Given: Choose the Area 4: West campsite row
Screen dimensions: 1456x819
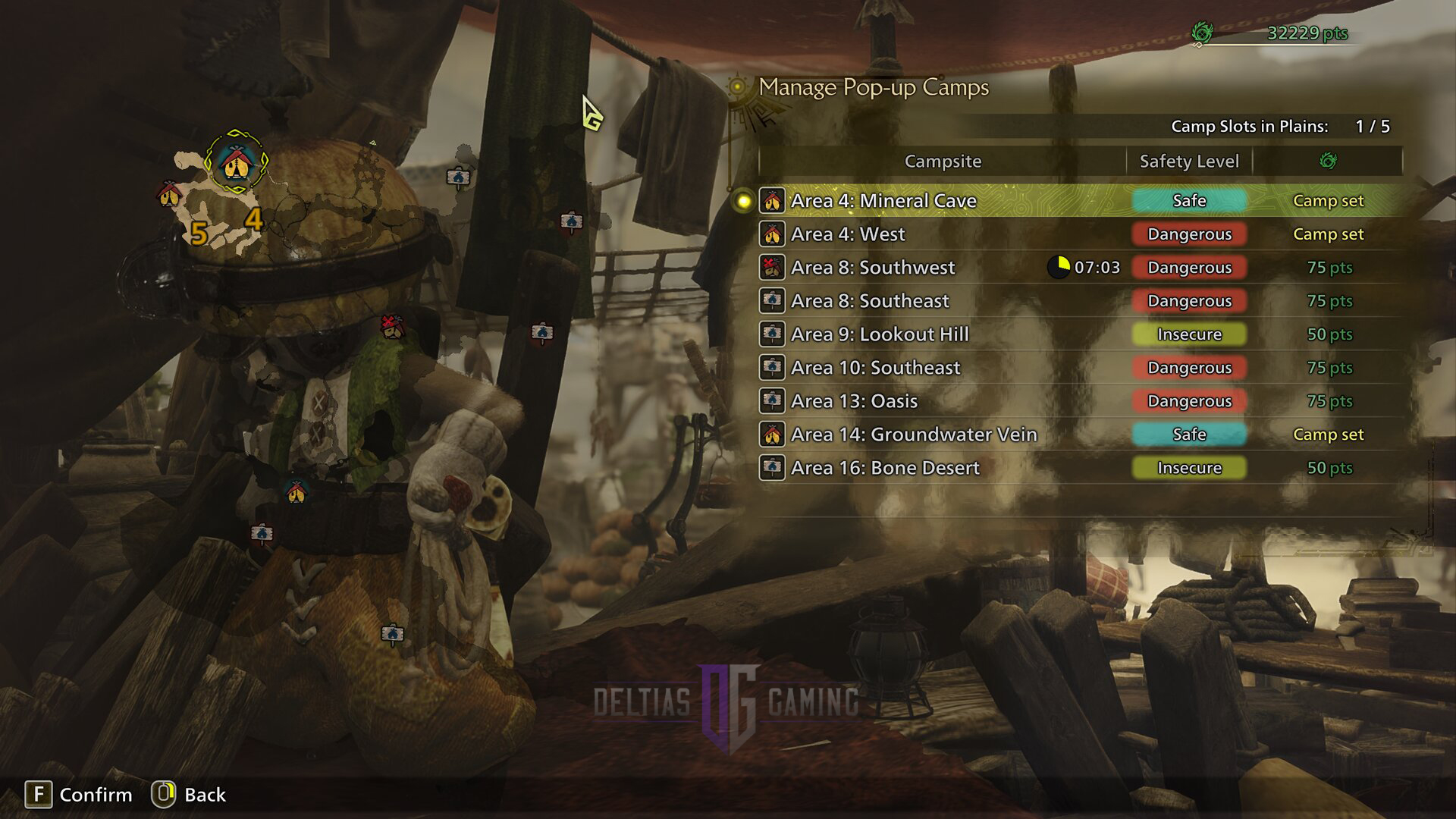Looking at the screenshot, I should pos(848,234).
